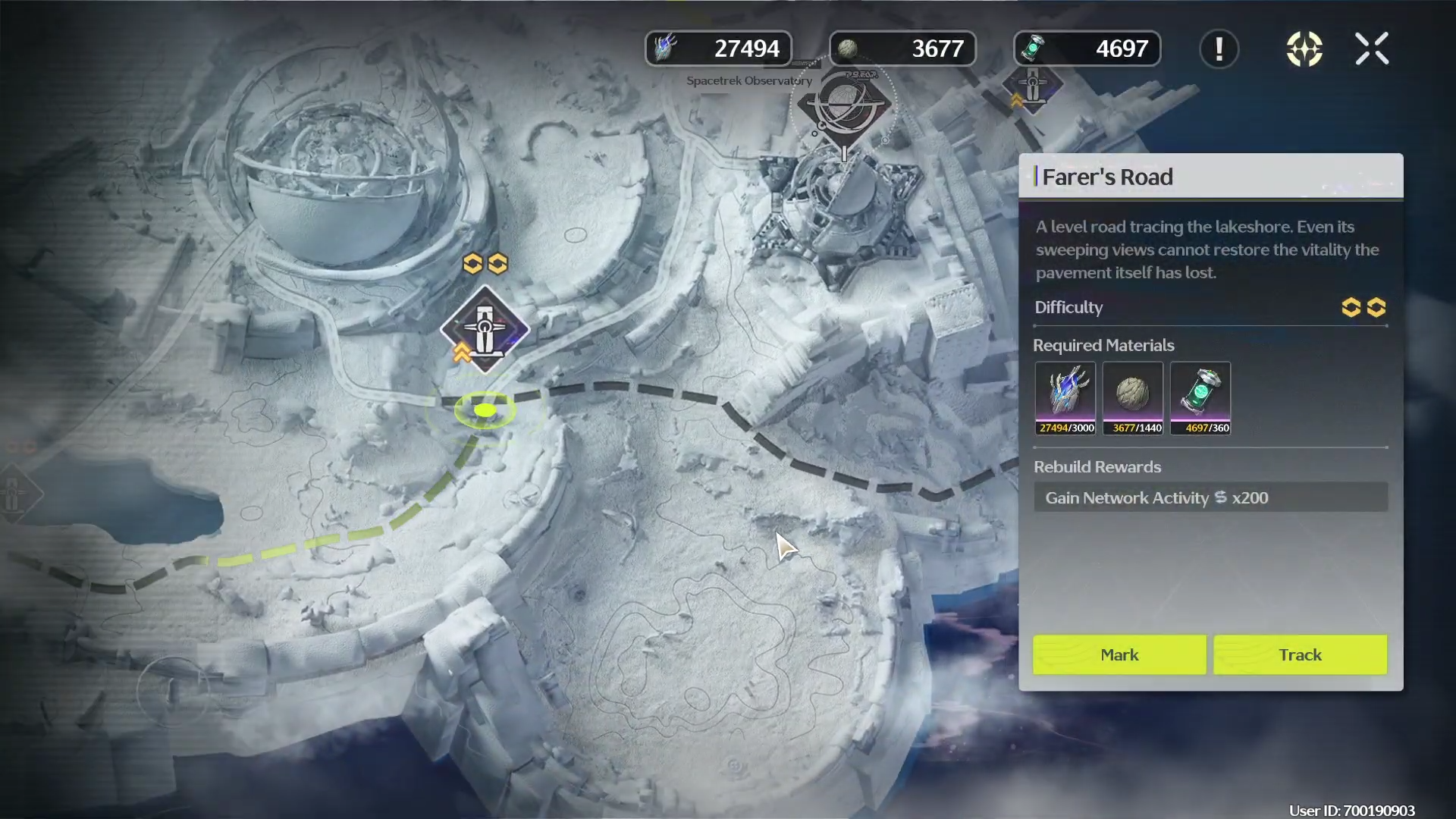Screen dimensions: 1456x819
Task: Select the green canister material slot
Action: 1200,397
